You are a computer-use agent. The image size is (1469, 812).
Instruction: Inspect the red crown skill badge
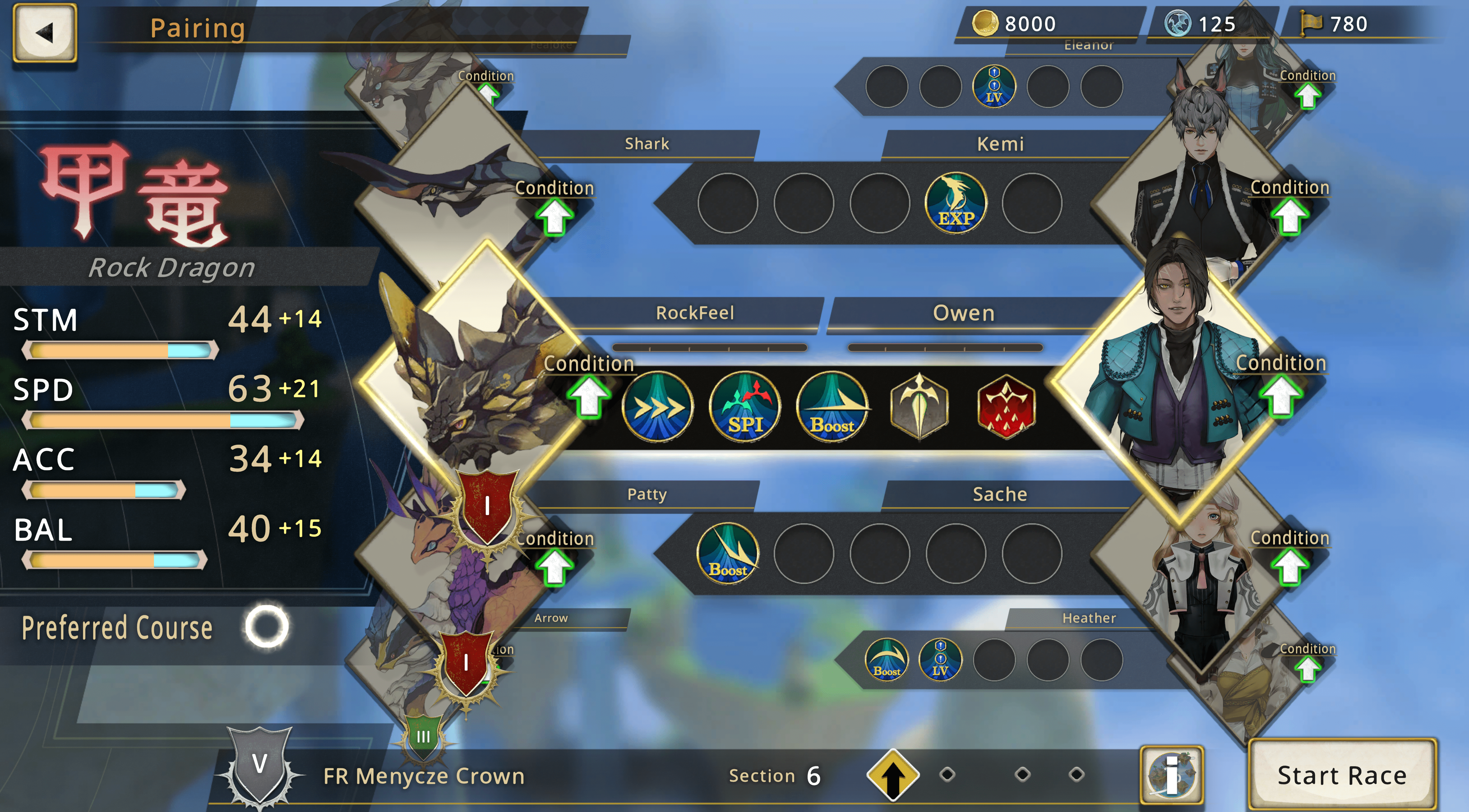click(x=1007, y=407)
